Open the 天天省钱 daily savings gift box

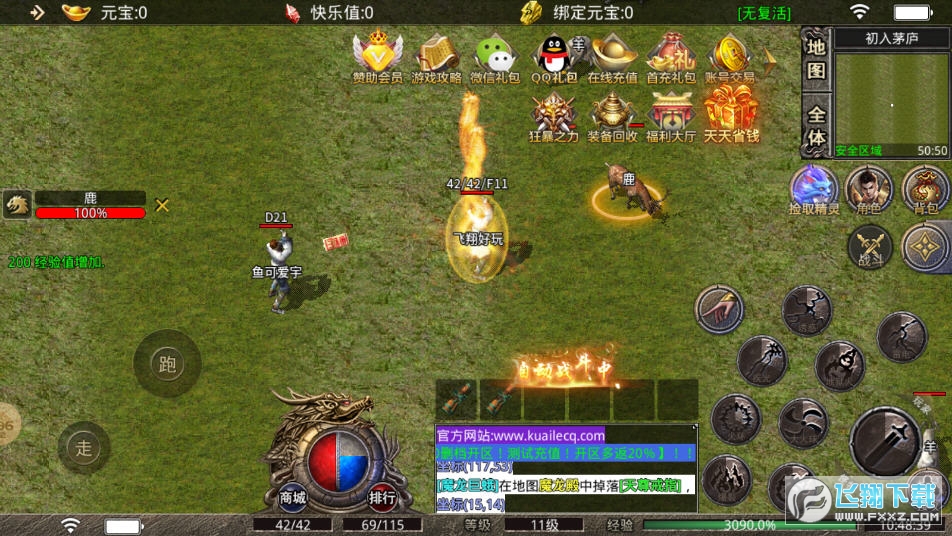tap(731, 114)
